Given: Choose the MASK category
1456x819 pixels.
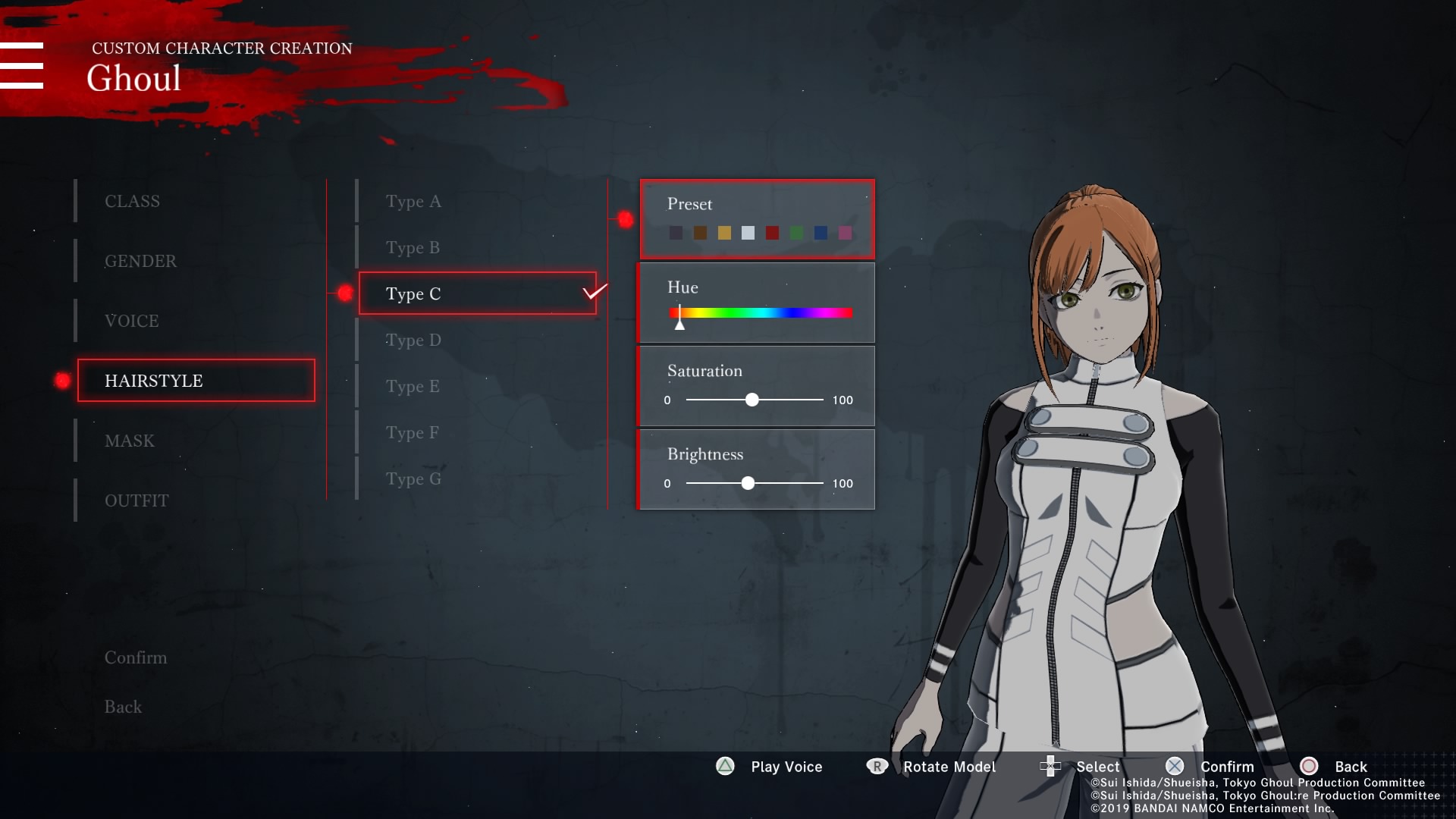Looking at the screenshot, I should [x=130, y=441].
